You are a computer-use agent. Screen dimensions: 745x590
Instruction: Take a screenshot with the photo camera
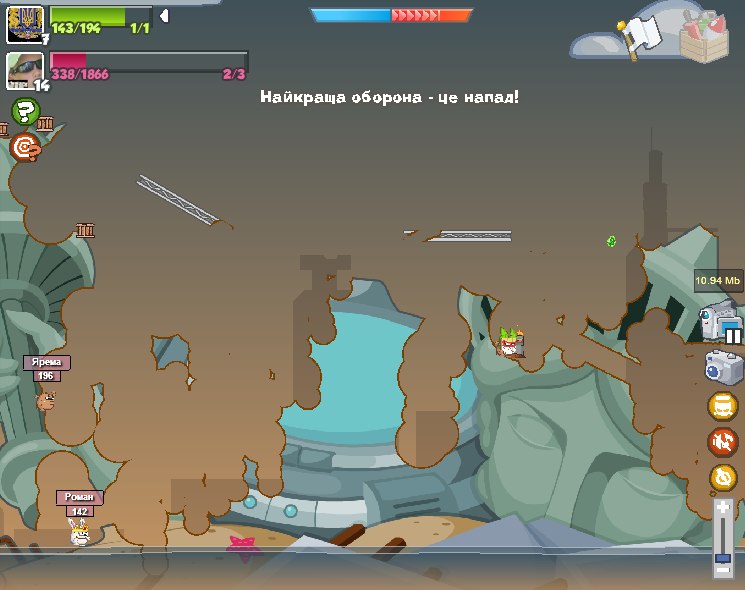tap(722, 367)
